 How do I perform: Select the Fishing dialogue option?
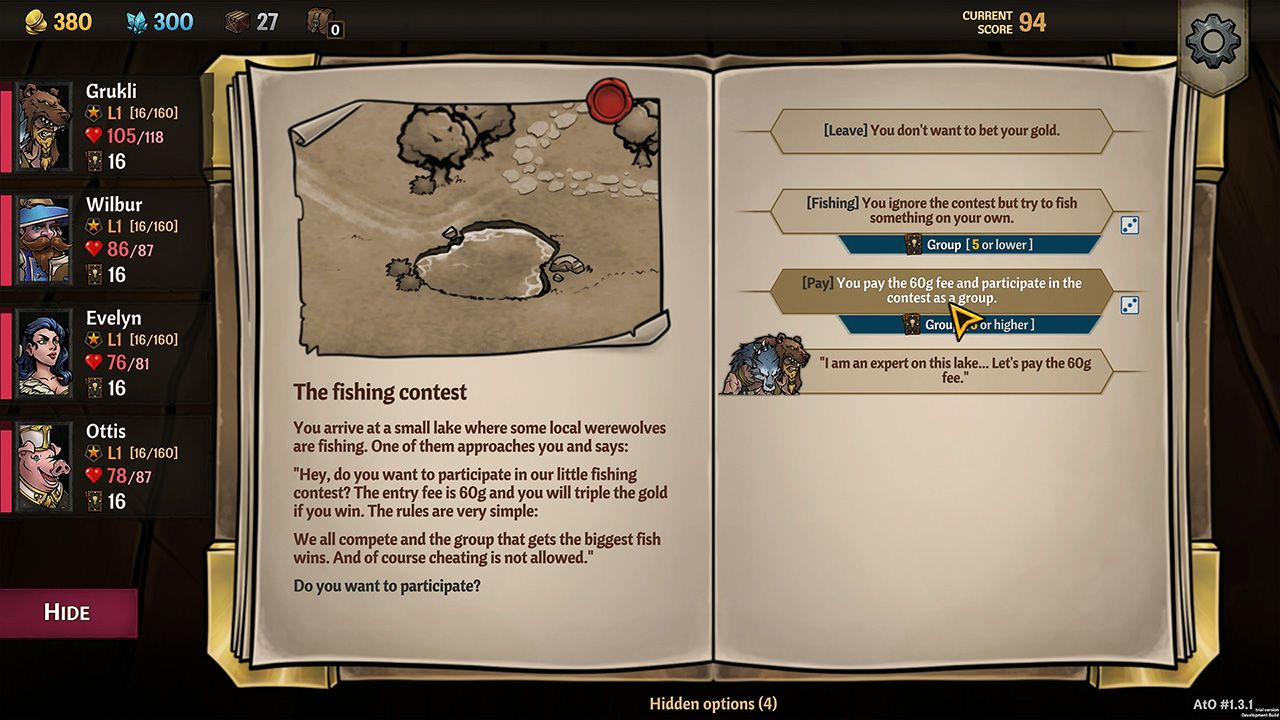(941, 210)
